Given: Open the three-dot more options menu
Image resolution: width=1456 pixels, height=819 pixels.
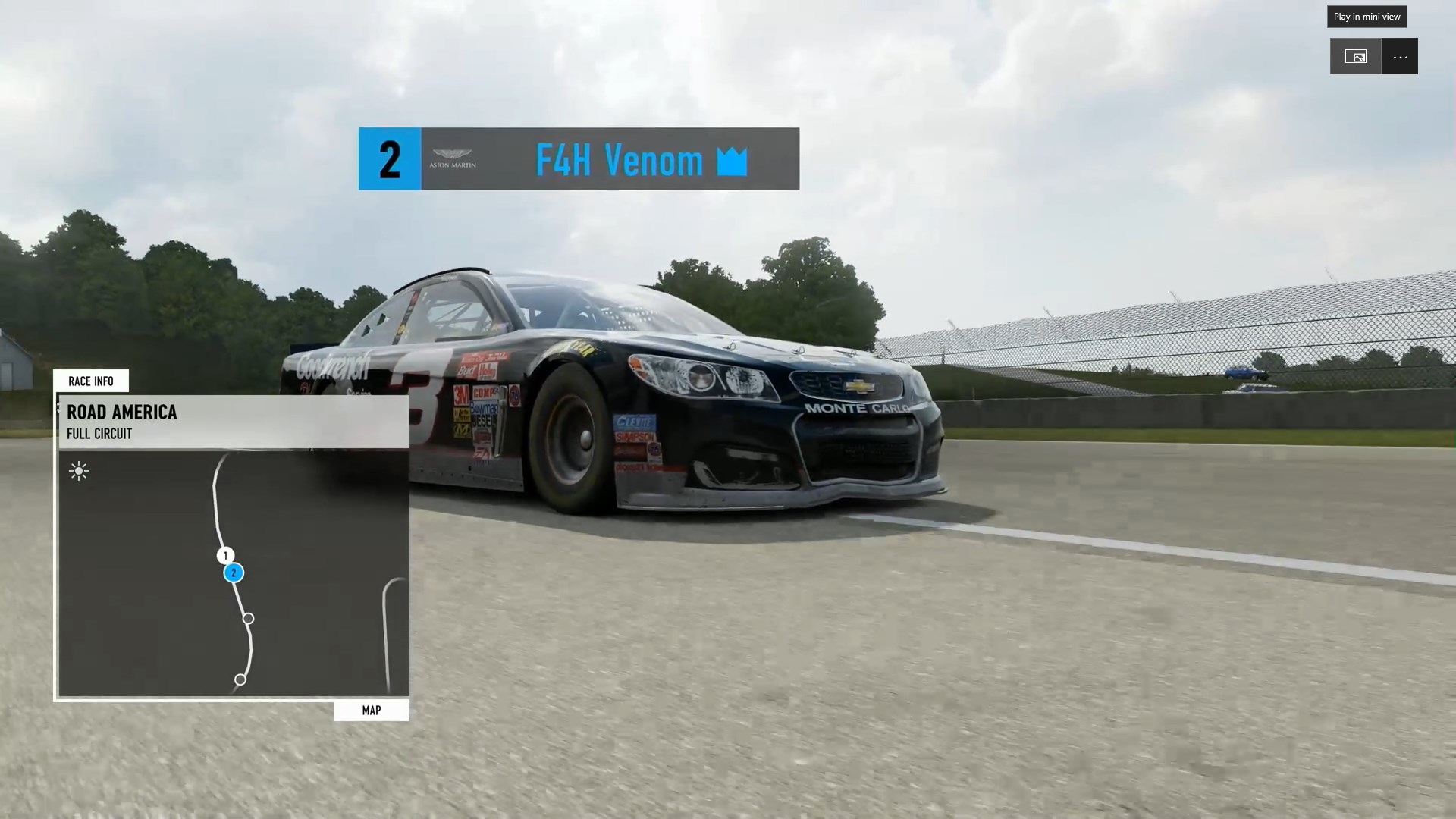Looking at the screenshot, I should (x=1400, y=57).
